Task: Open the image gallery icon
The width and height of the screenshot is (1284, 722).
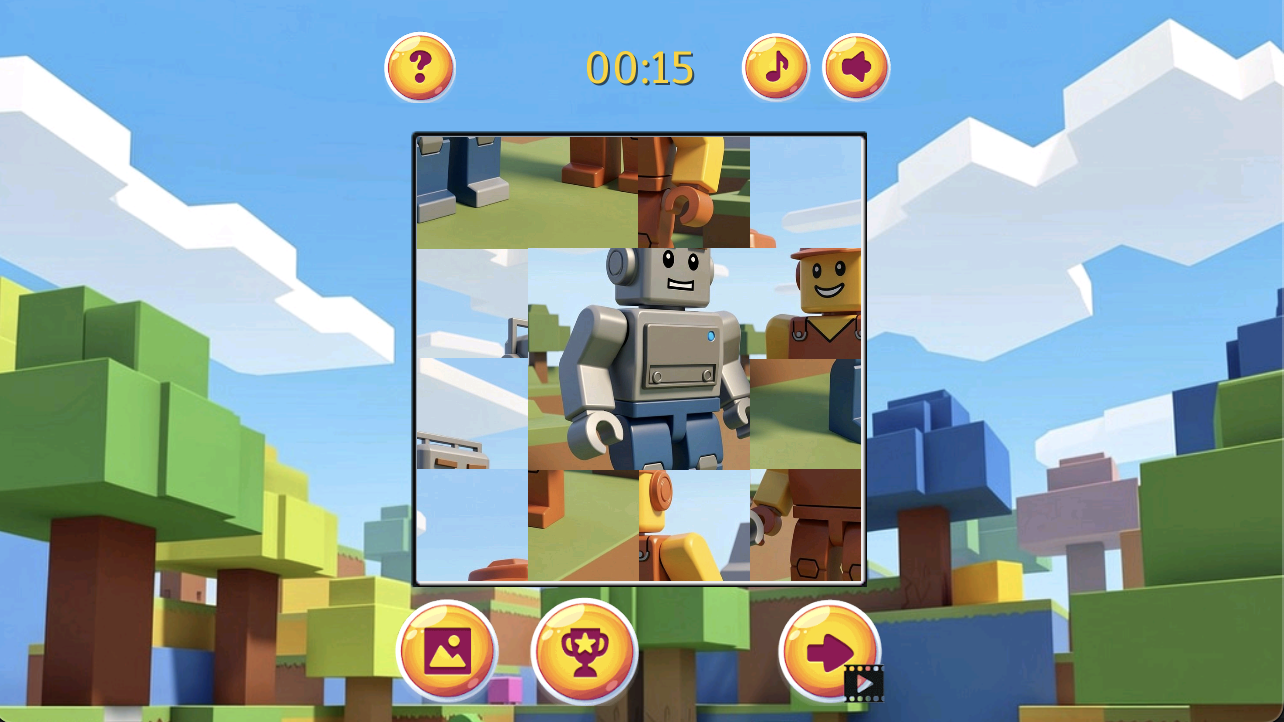Action: coord(447,650)
